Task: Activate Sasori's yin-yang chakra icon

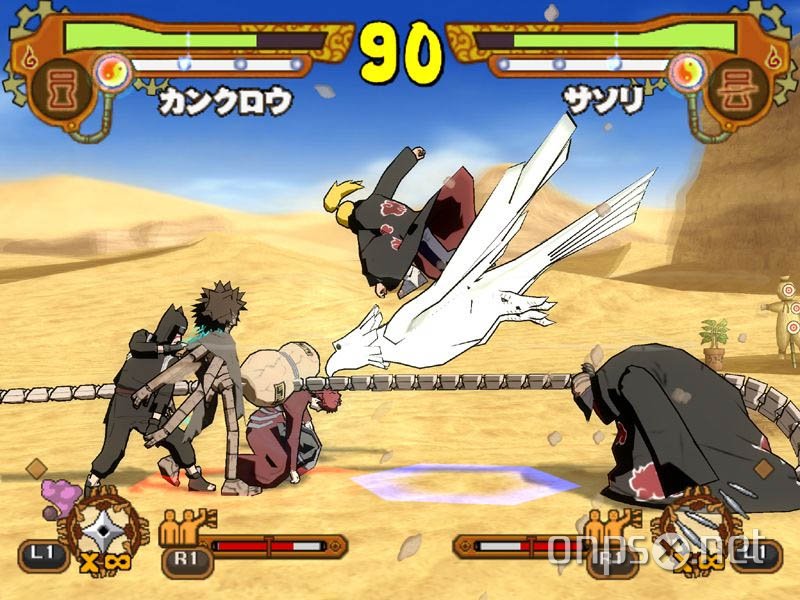Action: coord(686,70)
